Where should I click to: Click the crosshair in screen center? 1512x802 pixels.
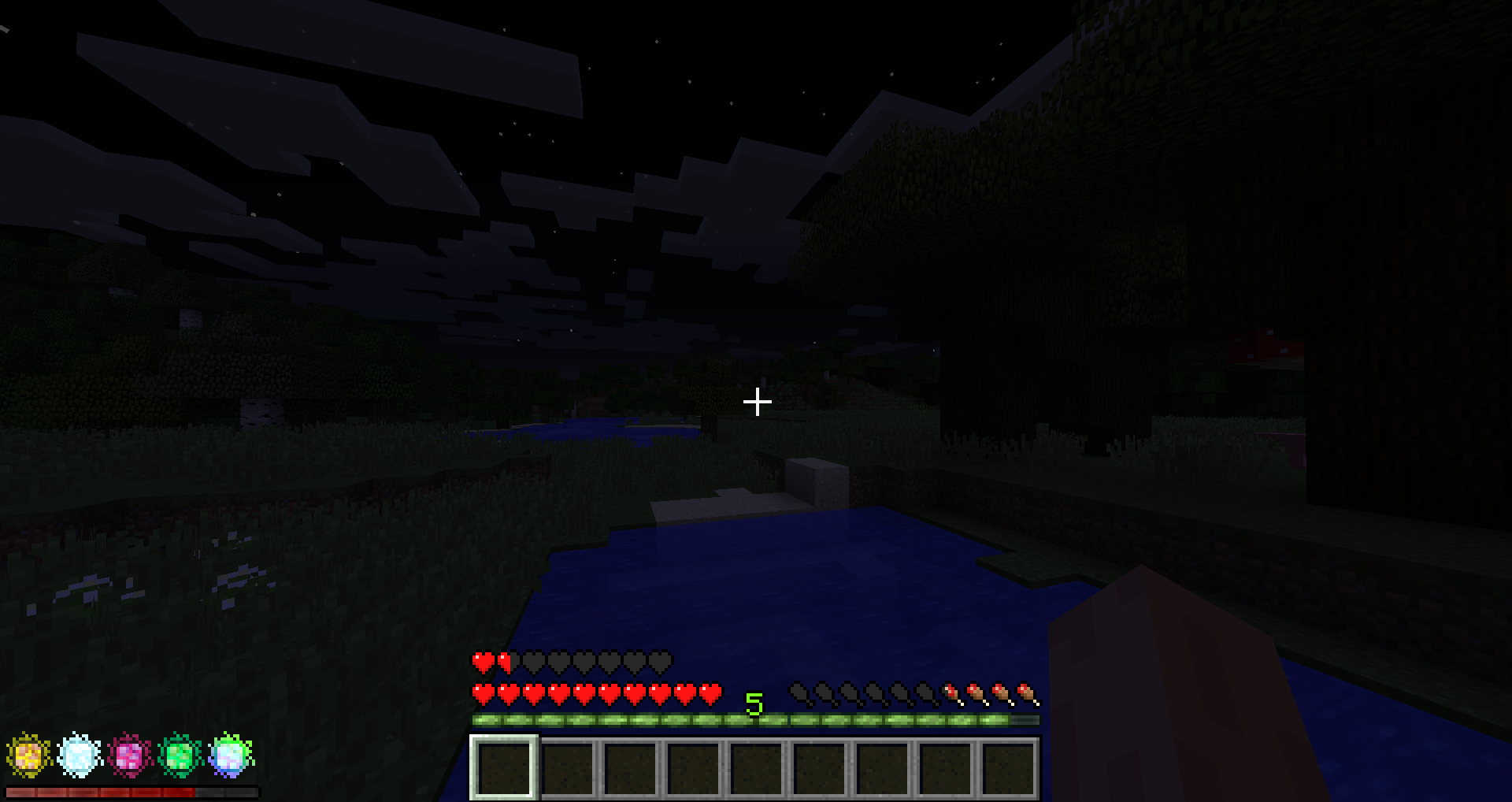point(756,402)
